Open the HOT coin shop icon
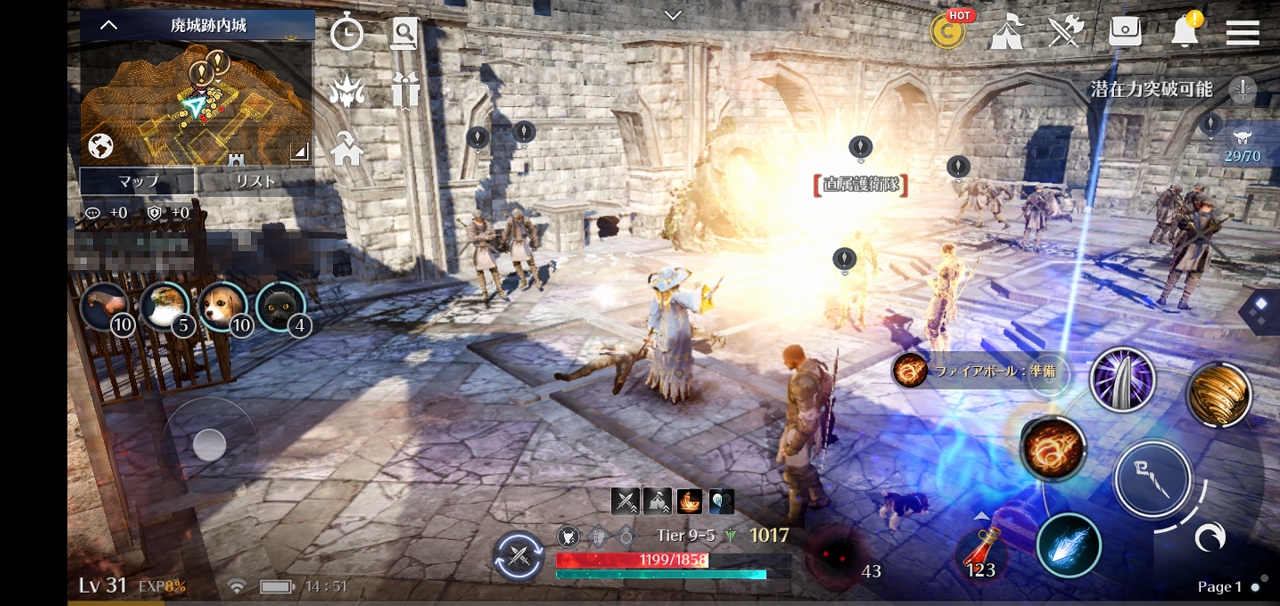 [947, 32]
